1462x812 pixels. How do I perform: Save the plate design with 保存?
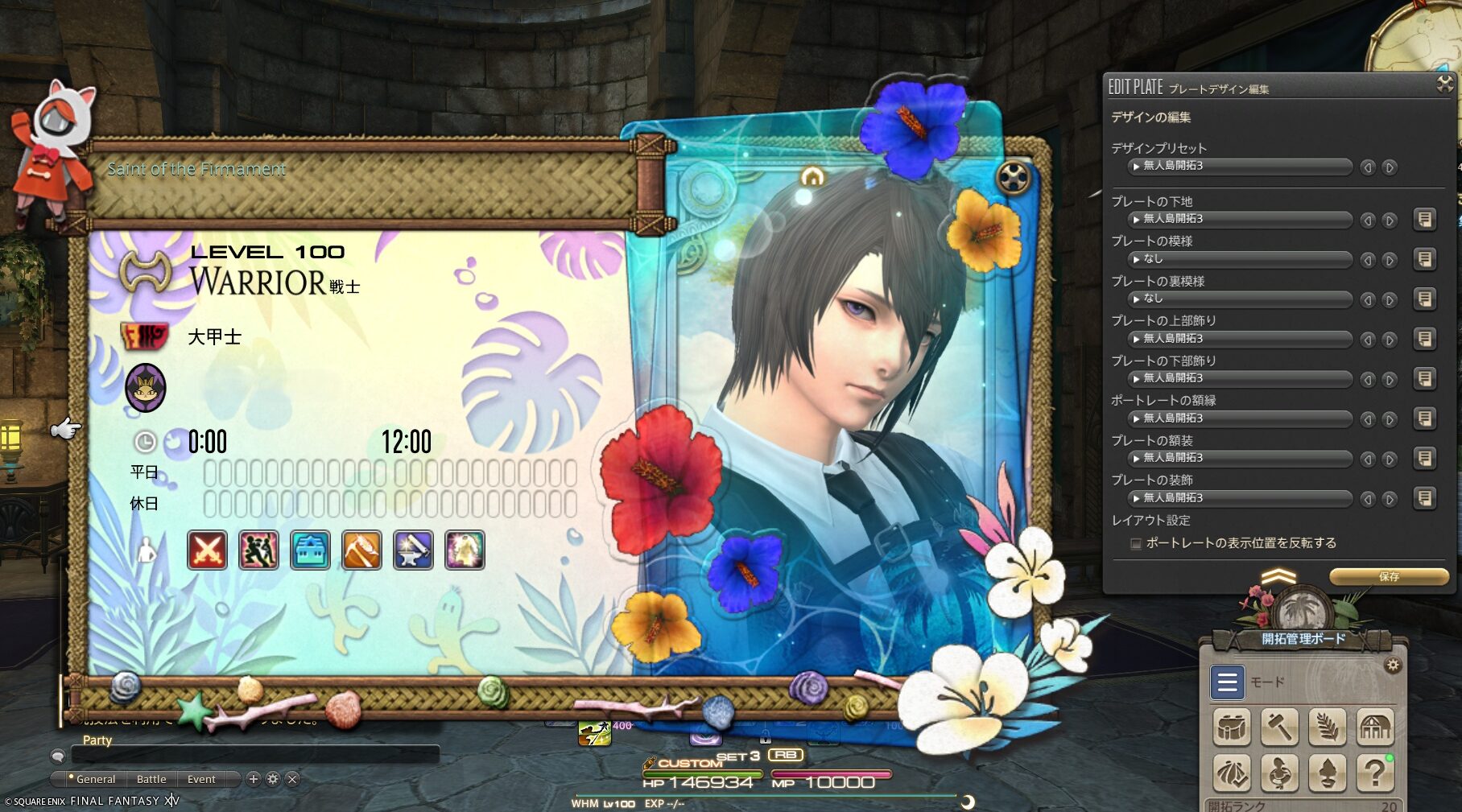pyautogui.click(x=1389, y=576)
